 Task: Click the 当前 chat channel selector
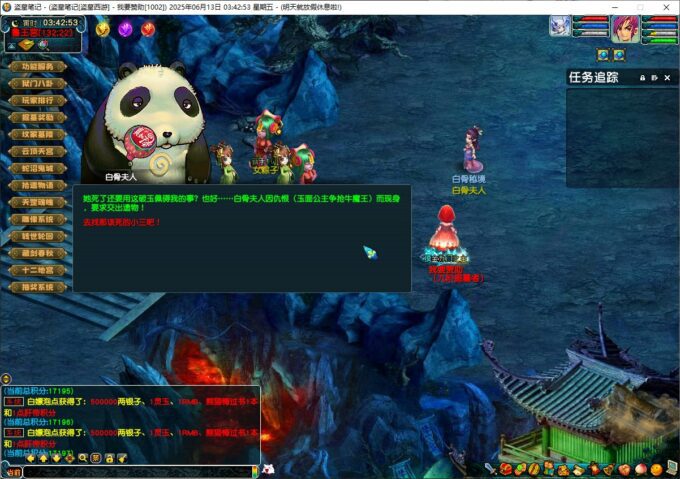tap(13, 471)
